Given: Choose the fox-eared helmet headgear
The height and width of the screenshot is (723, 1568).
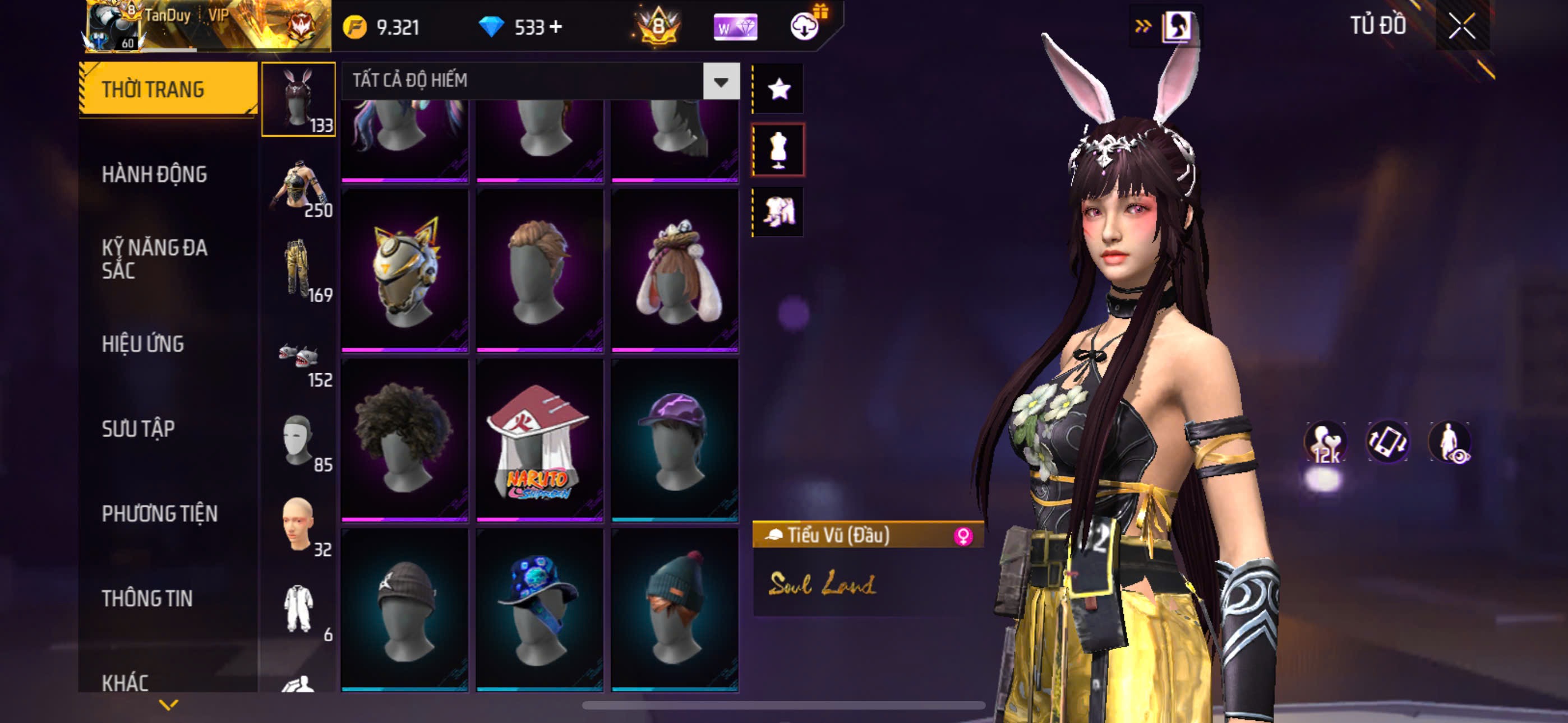Looking at the screenshot, I should (x=405, y=270).
